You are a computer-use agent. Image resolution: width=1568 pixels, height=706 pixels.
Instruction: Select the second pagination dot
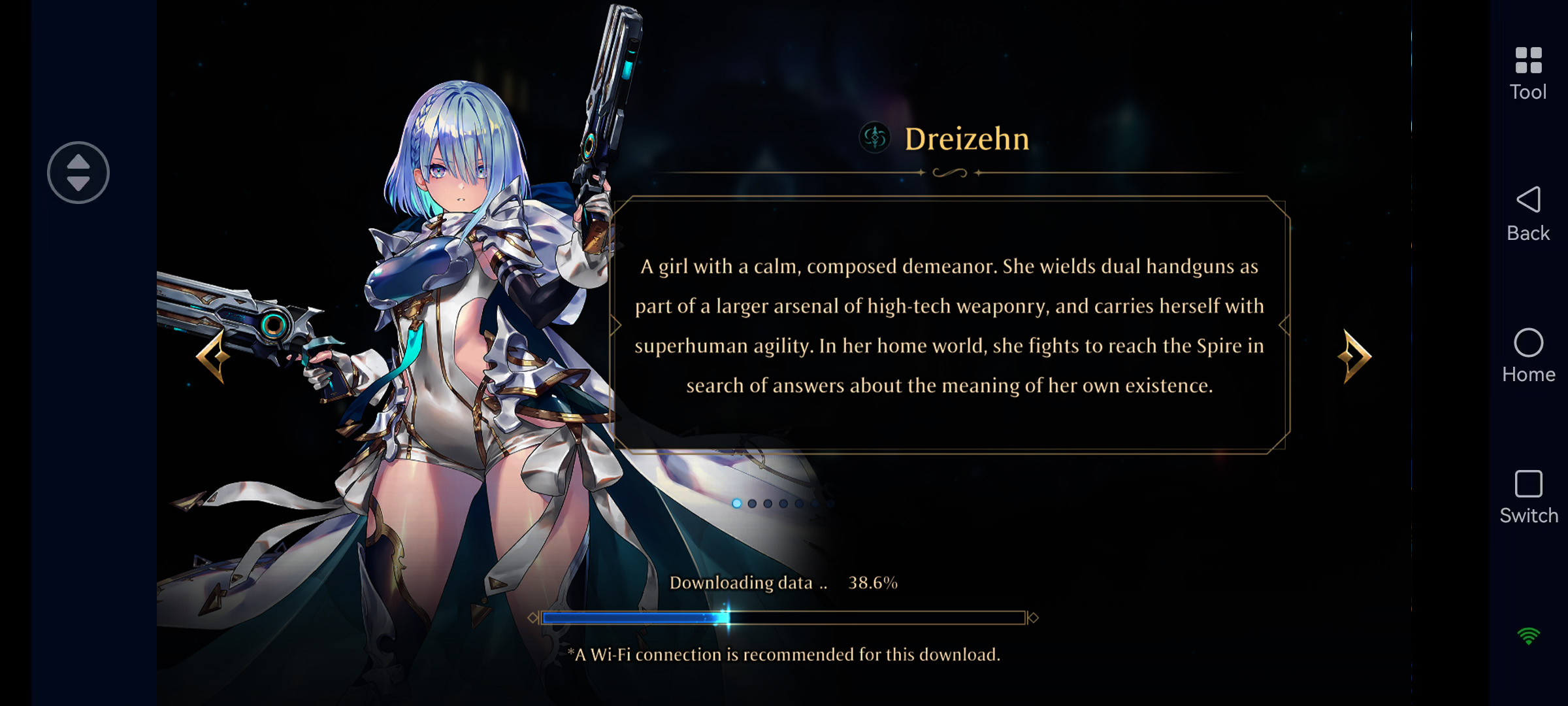pos(752,505)
